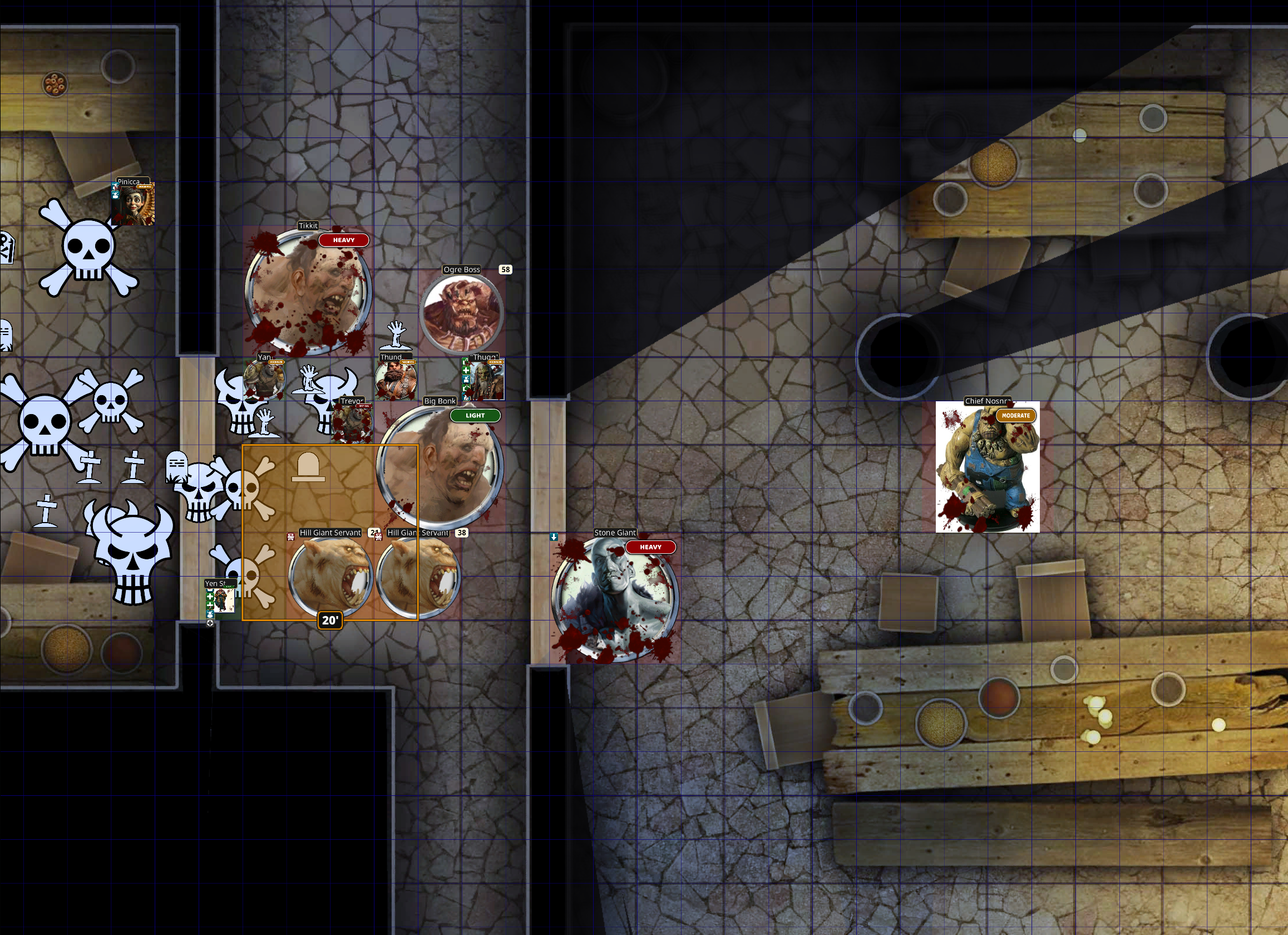
Task: Select the Tikkit giant token
Action: pyautogui.click(x=308, y=292)
